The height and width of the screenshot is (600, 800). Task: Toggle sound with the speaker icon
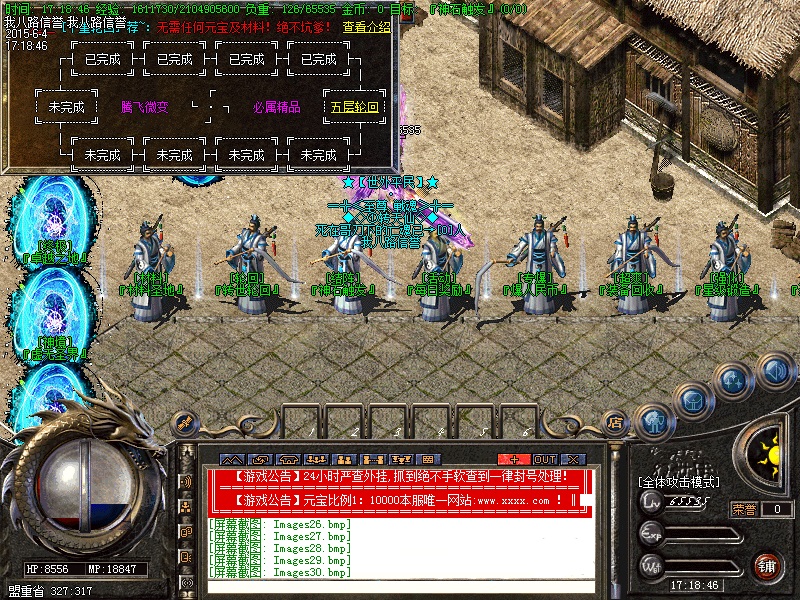tap(775, 372)
